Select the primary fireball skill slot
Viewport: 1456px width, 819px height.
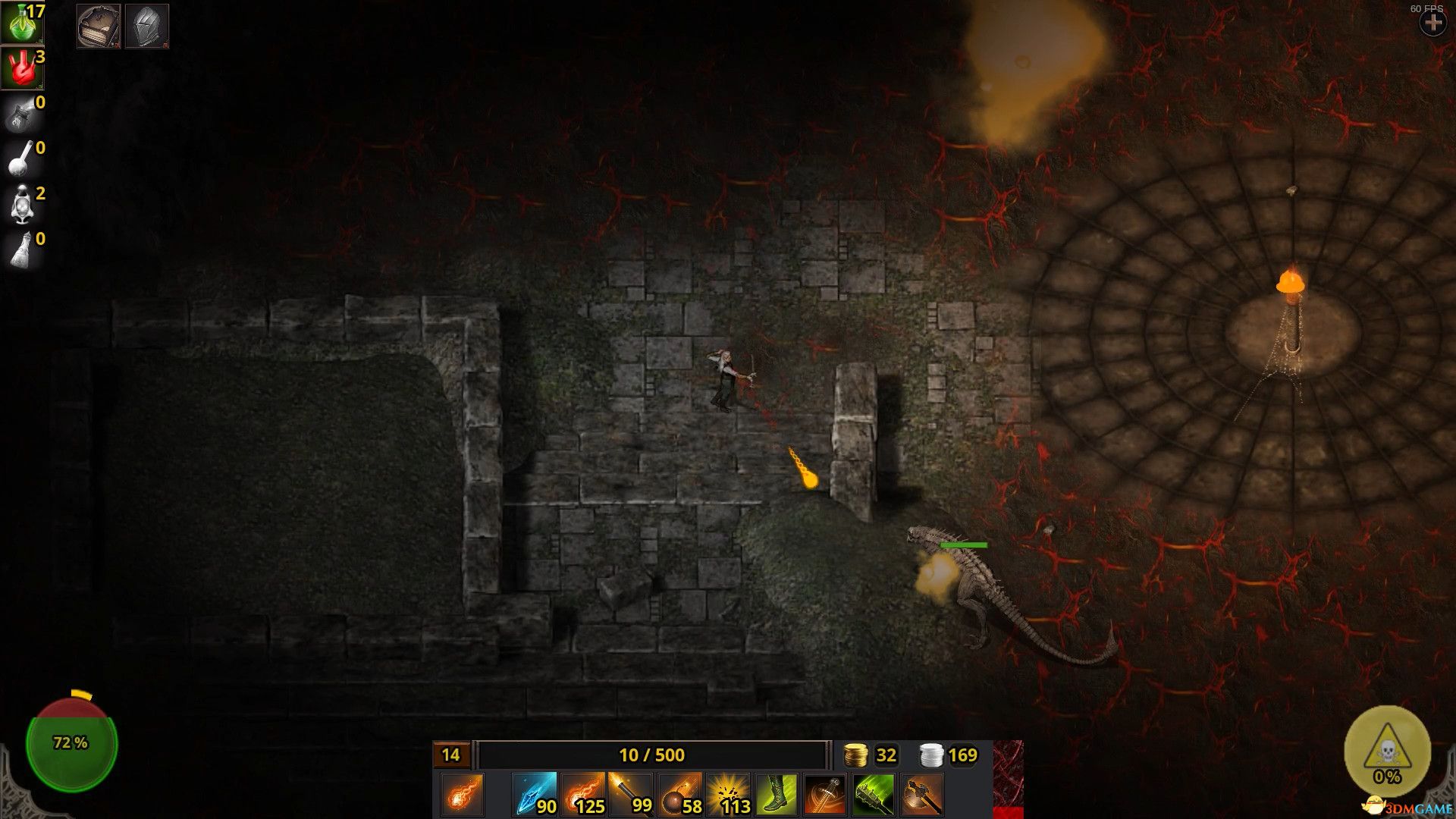tap(461, 794)
